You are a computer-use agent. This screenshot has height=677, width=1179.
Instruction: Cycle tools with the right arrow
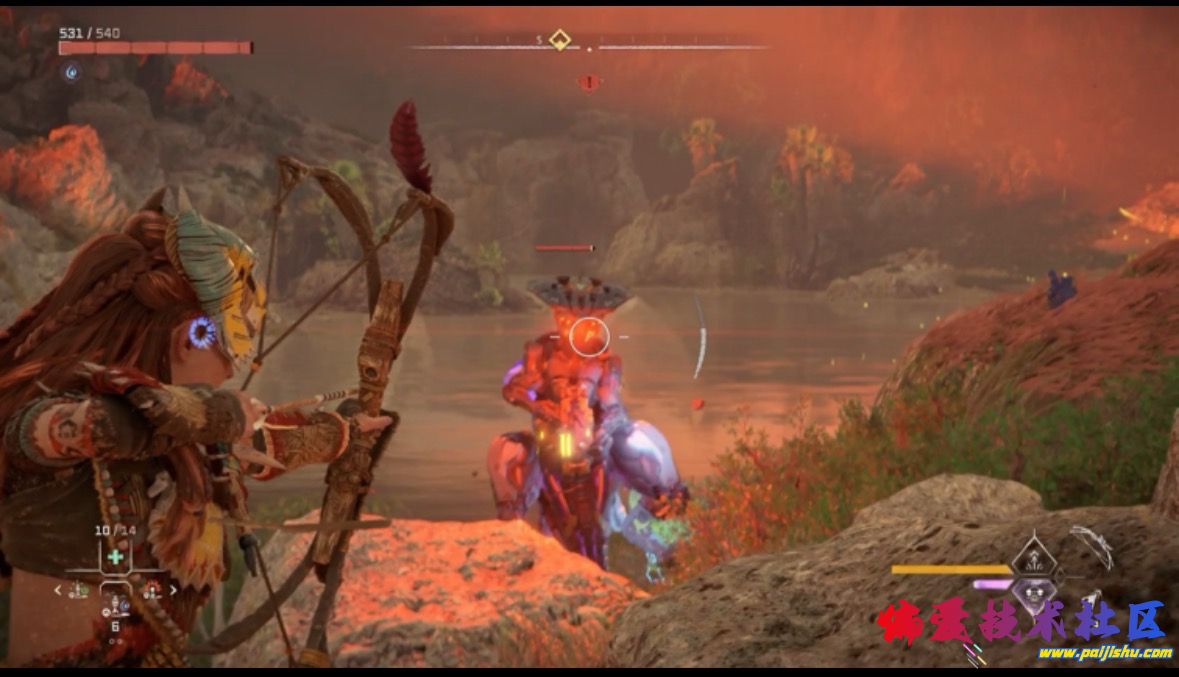[x=174, y=590]
